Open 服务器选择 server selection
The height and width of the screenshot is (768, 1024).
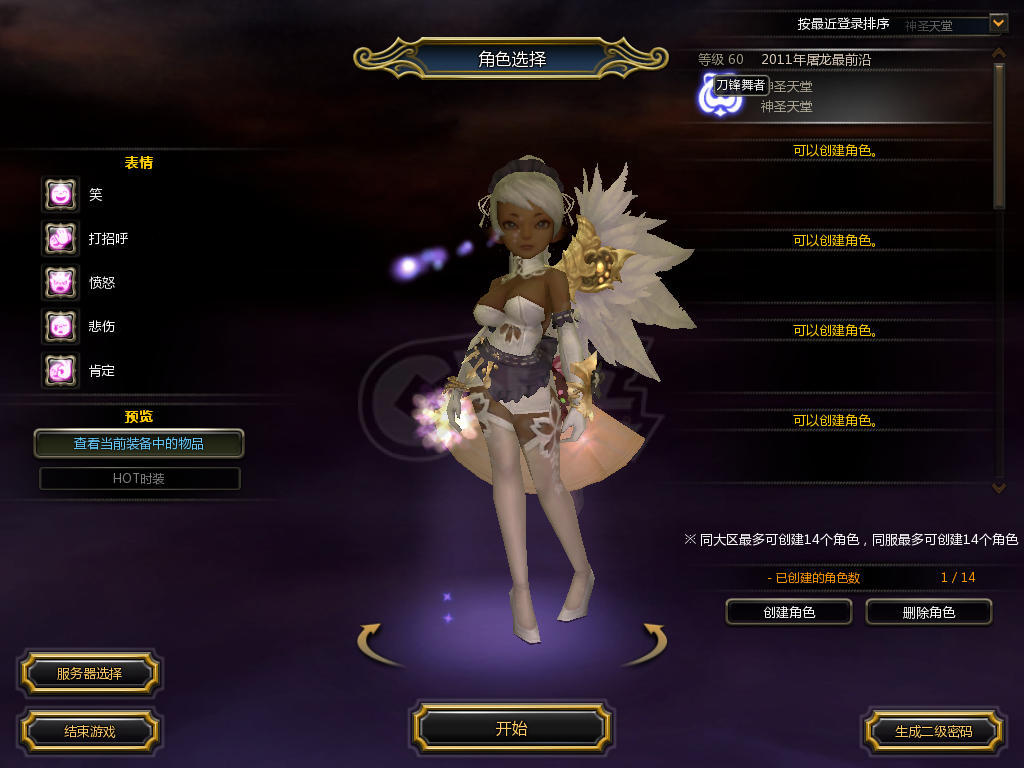89,674
